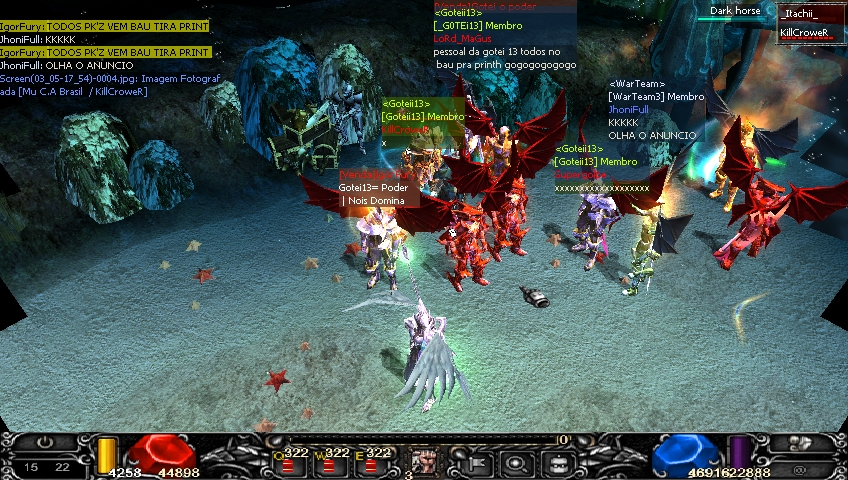Use the E hotkey potion slot

click(370, 462)
